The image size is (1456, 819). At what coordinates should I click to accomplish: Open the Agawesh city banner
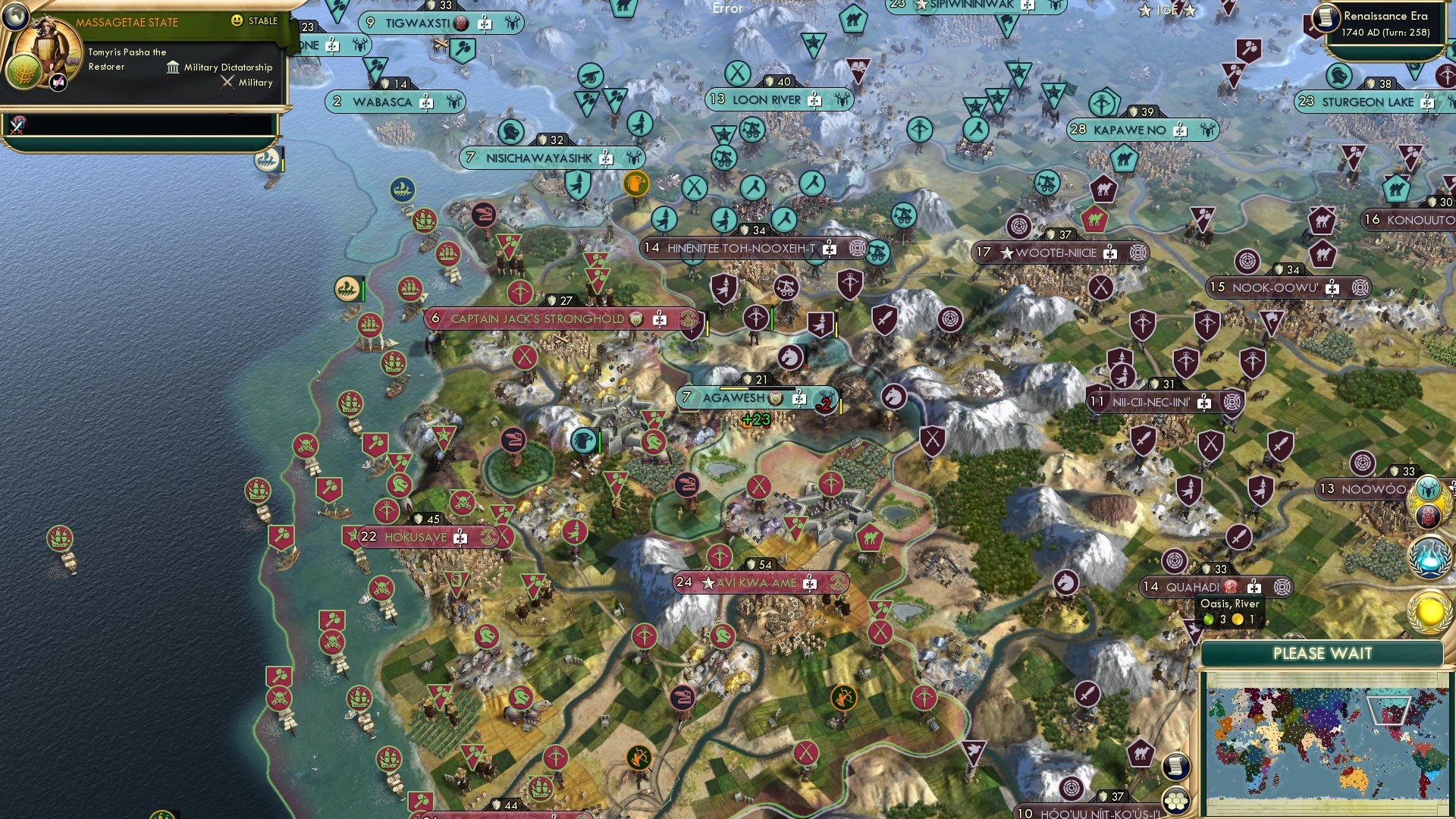coord(733,397)
